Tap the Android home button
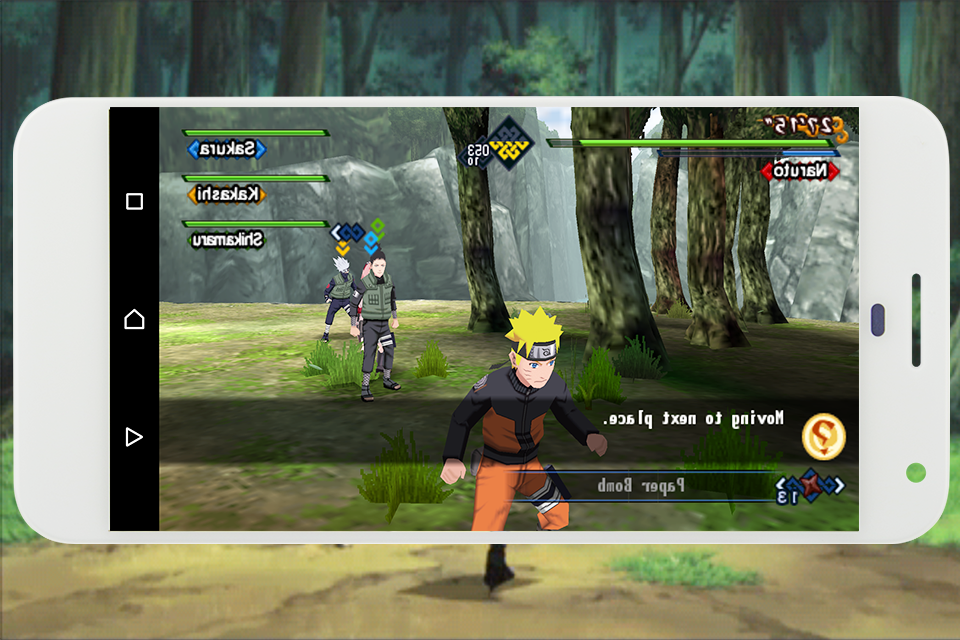This screenshot has width=960, height=640. click(134, 319)
